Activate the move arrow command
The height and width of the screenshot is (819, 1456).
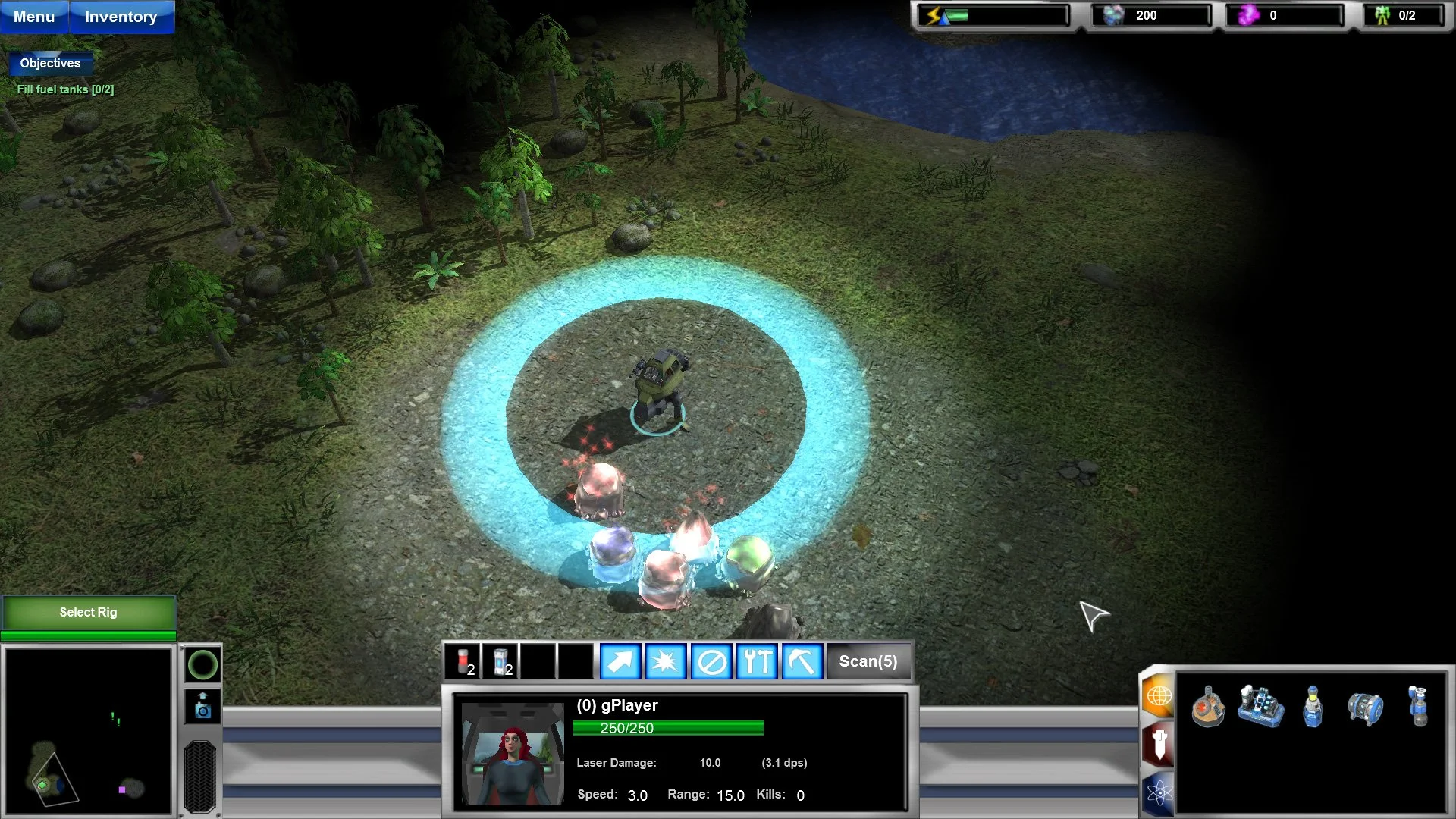click(620, 661)
